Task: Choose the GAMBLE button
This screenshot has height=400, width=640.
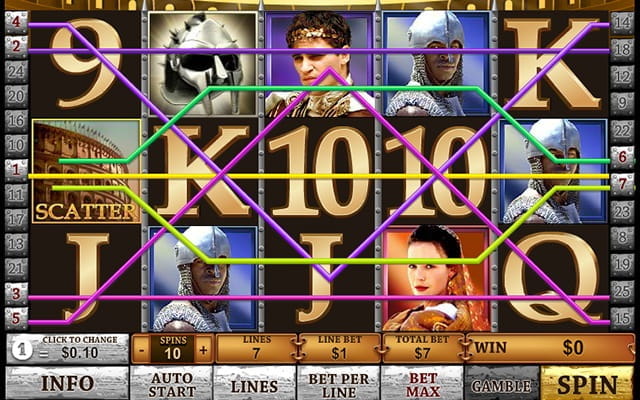Action: 502,383
